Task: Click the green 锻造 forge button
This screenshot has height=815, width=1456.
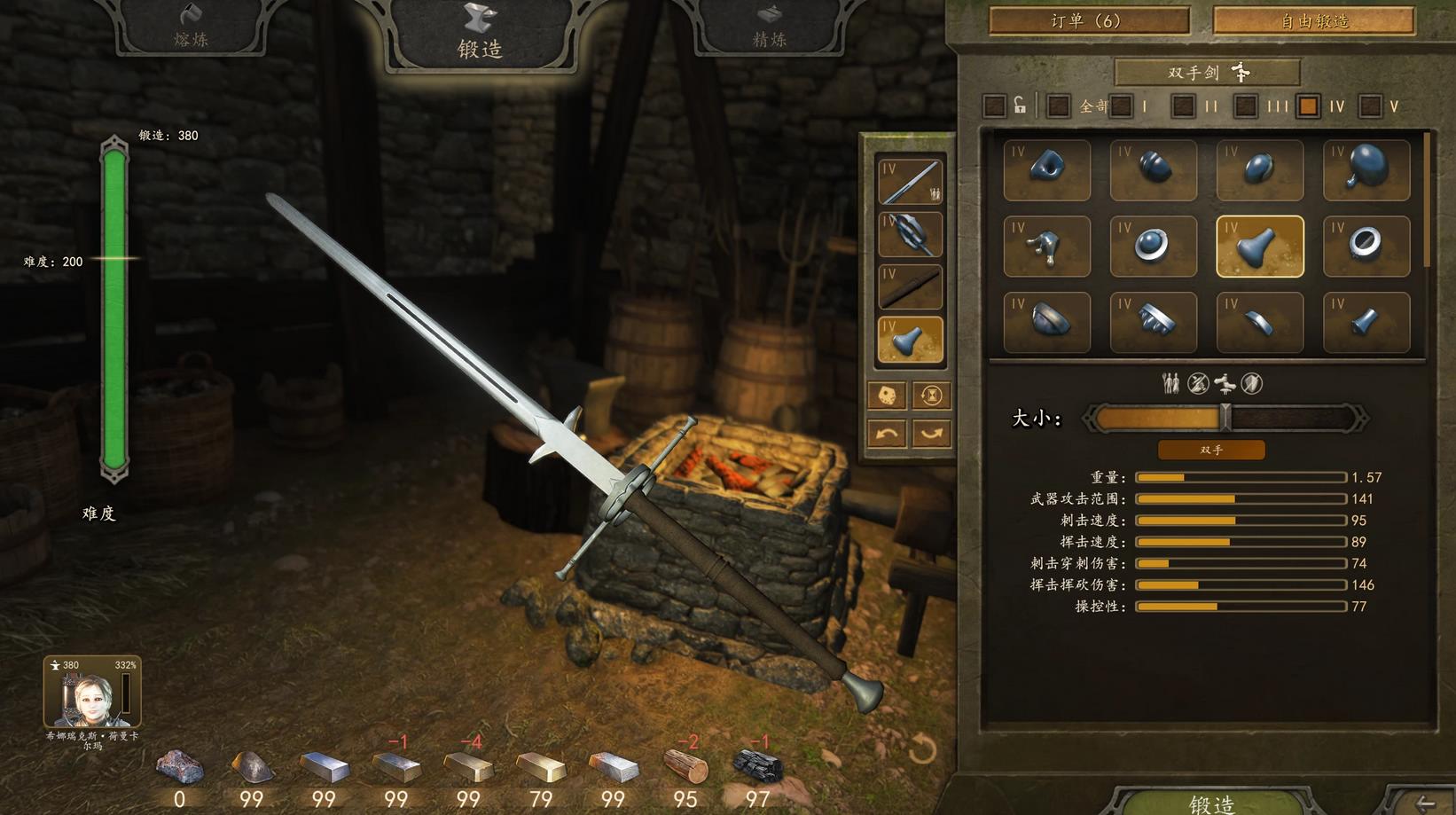Action: tap(1211, 802)
